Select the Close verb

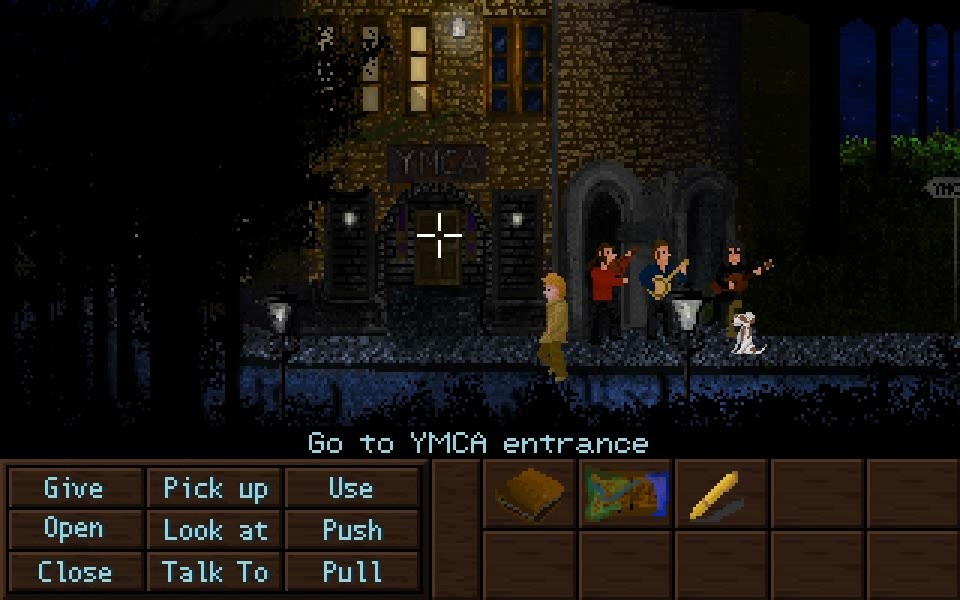74,572
